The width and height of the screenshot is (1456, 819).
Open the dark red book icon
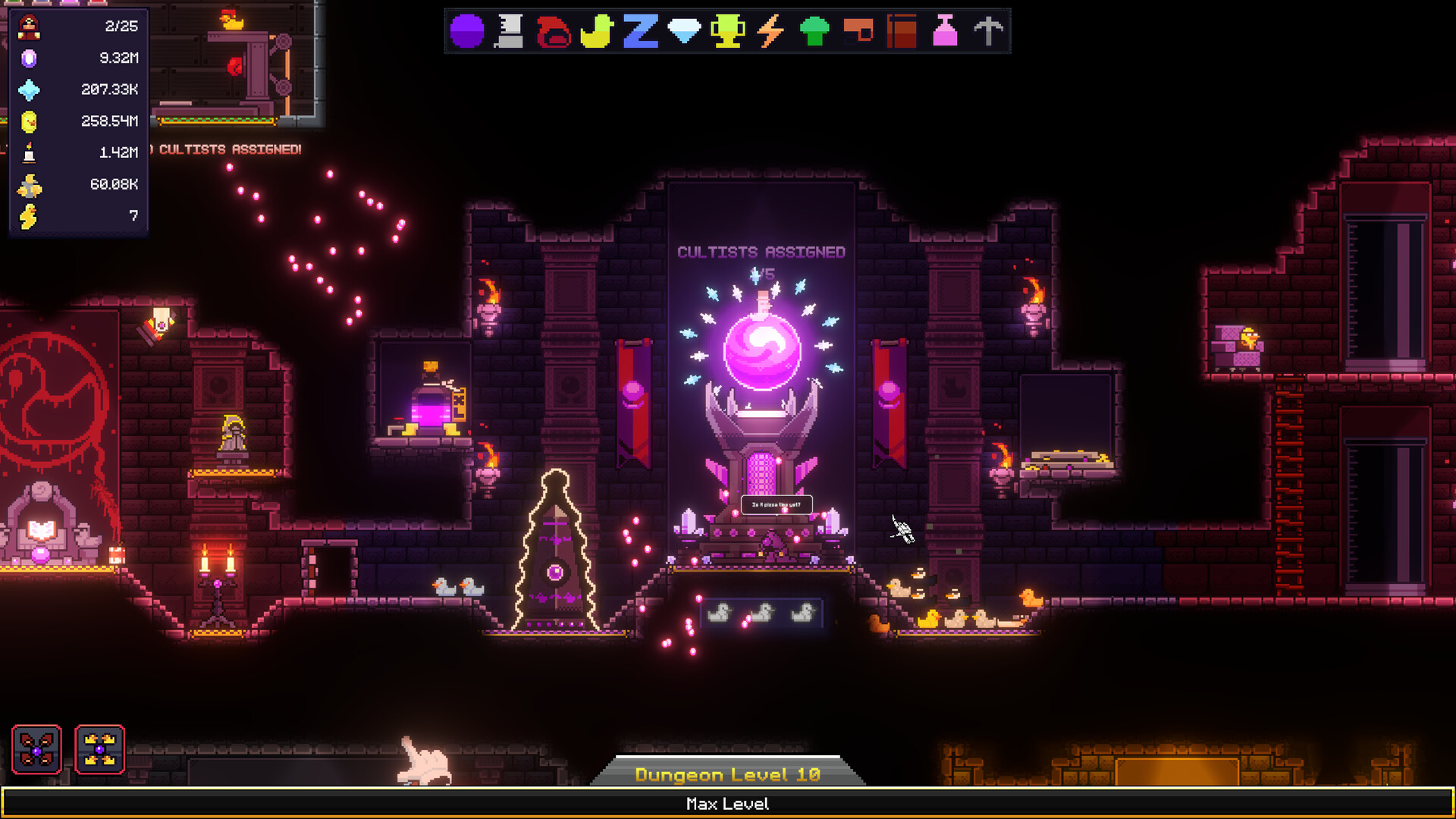point(902,32)
